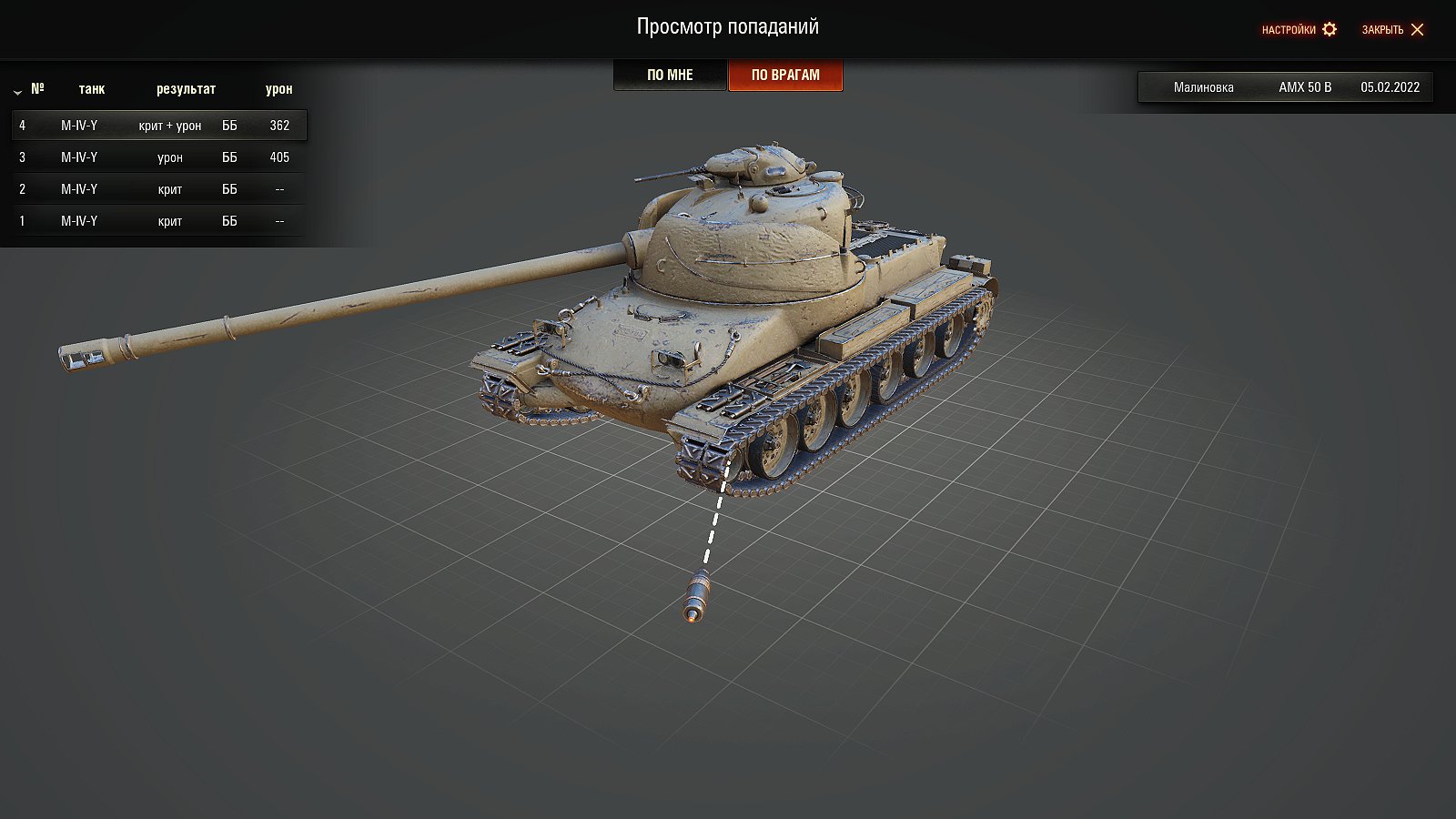Open the Малиновка AMX 50 B battle selector
Screen dimensions: 1456x819
click(1285, 87)
